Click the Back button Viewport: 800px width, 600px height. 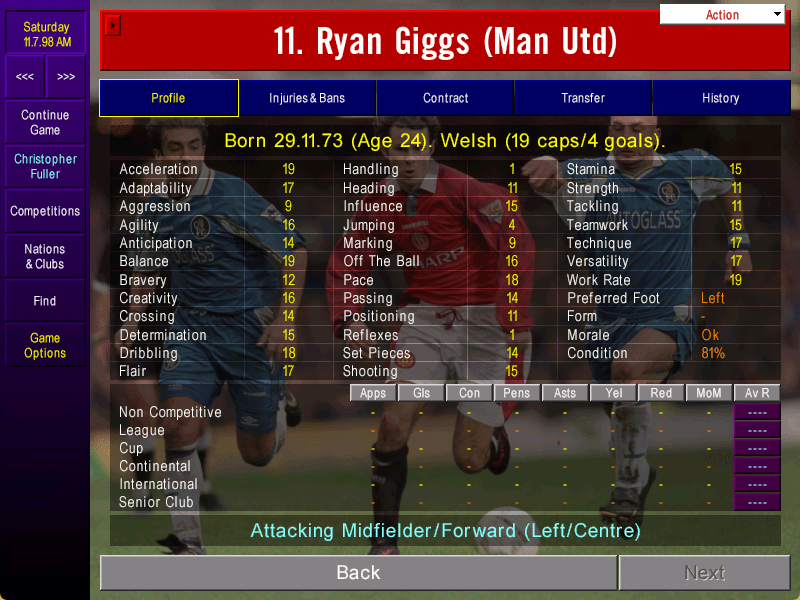pyautogui.click(x=358, y=573)
